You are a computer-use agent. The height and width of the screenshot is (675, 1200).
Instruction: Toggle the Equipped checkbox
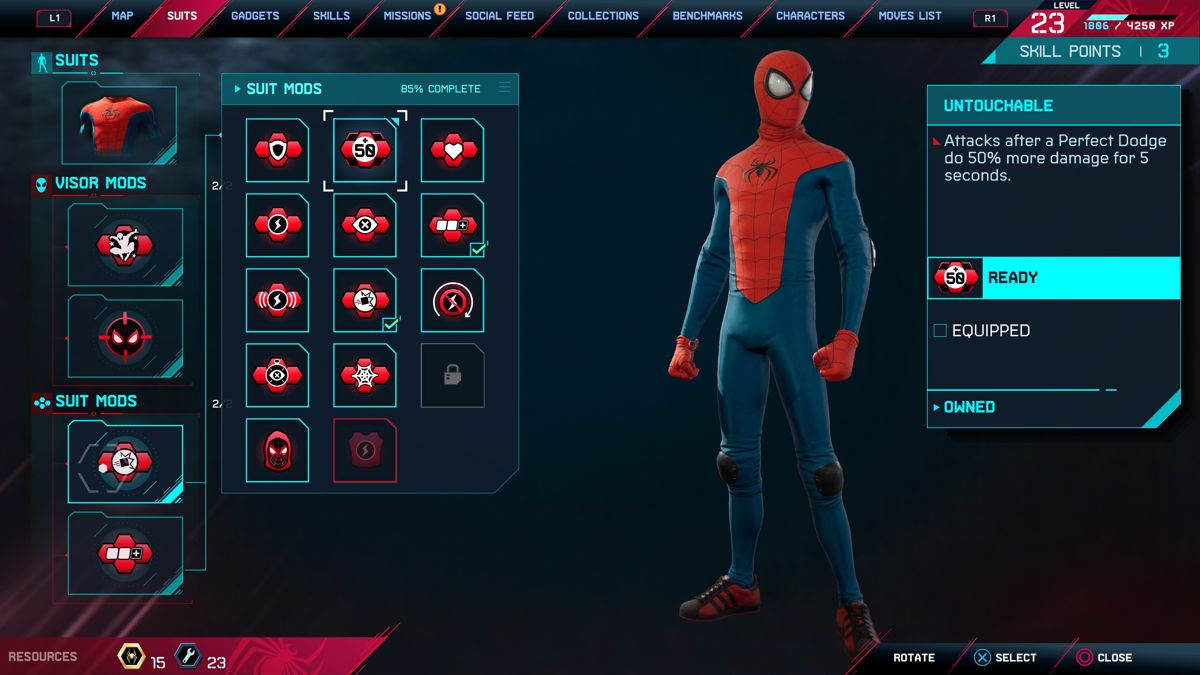[x=940, y=331]
